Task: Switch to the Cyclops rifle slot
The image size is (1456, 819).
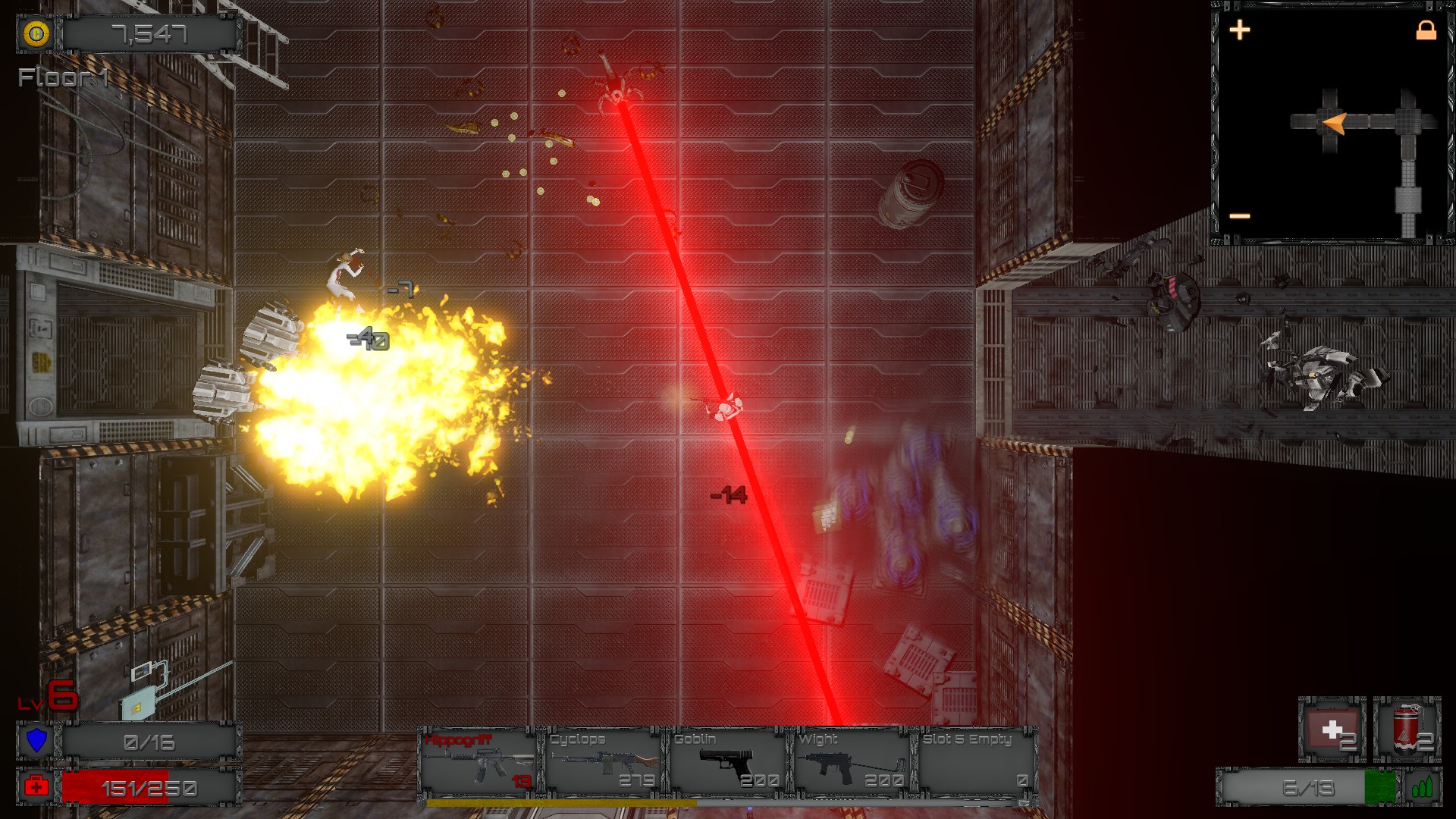Action: point(603,762)
